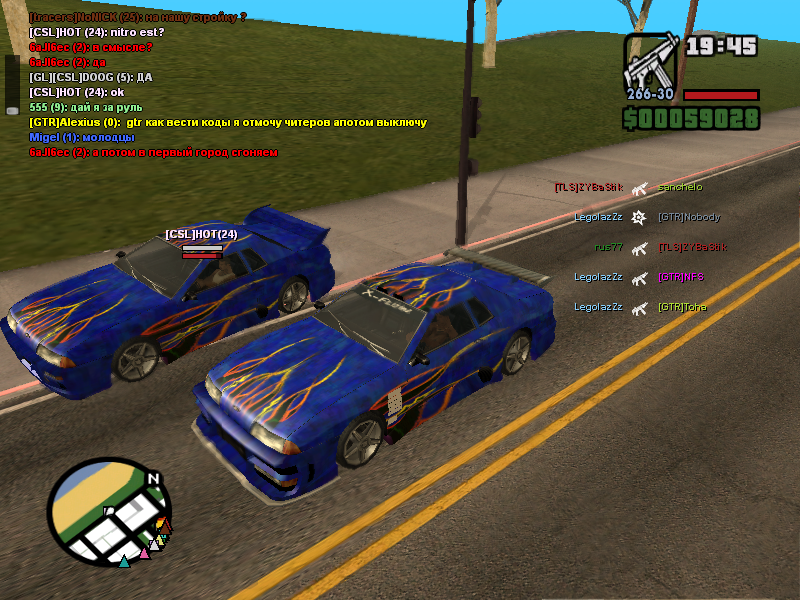Select the 555 player's green chat message

coord(86,107)
